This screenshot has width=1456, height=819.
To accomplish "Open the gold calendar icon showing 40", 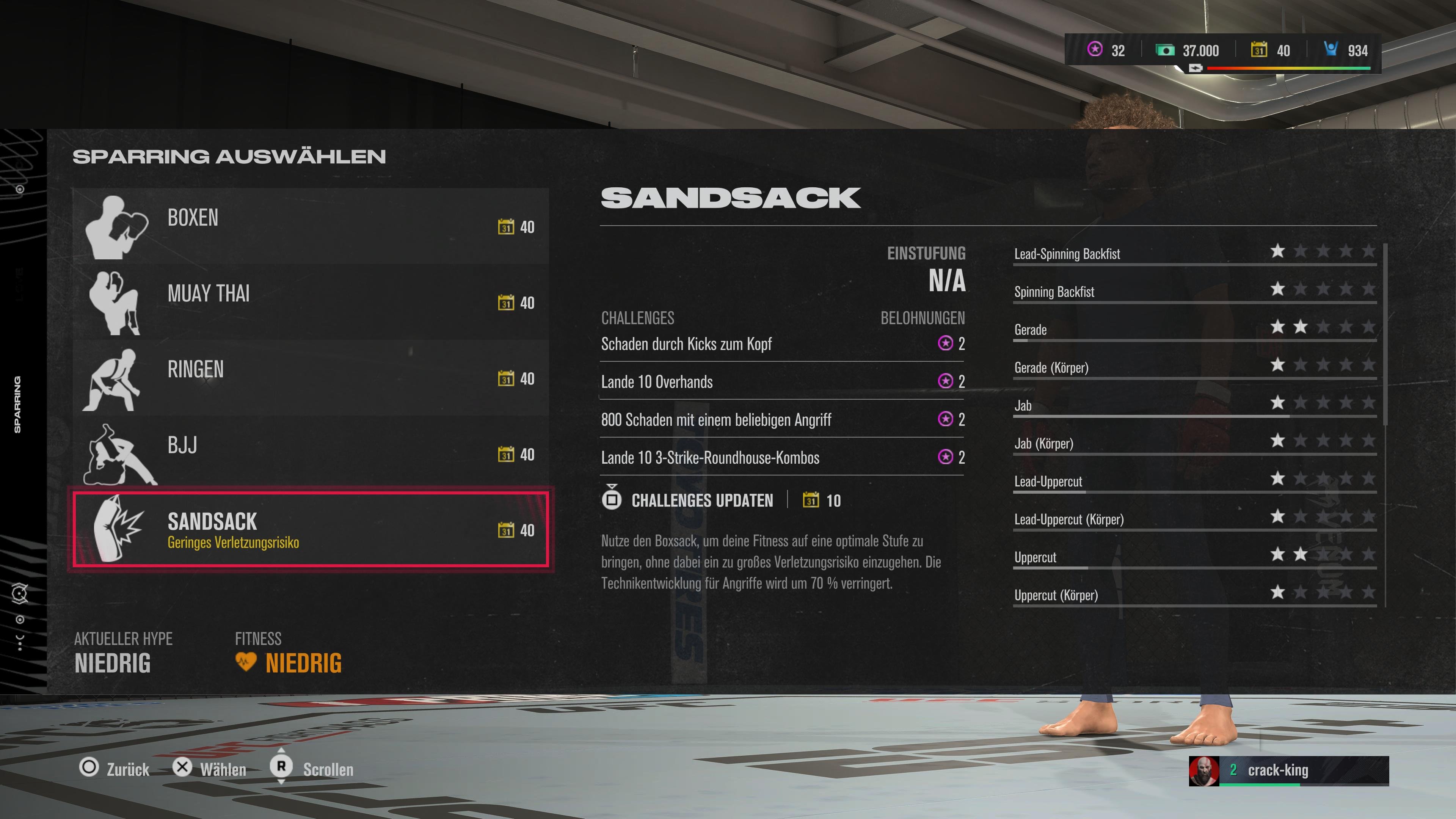I will pos(1258,50).
